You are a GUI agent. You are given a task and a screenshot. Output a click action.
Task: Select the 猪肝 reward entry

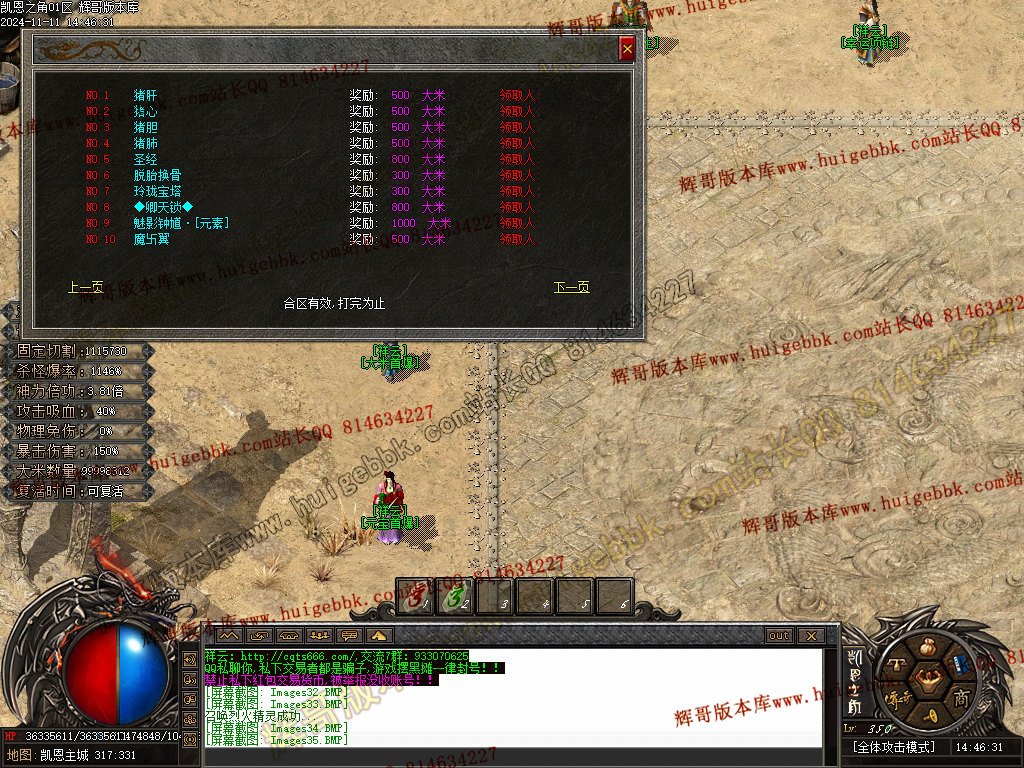145,96
